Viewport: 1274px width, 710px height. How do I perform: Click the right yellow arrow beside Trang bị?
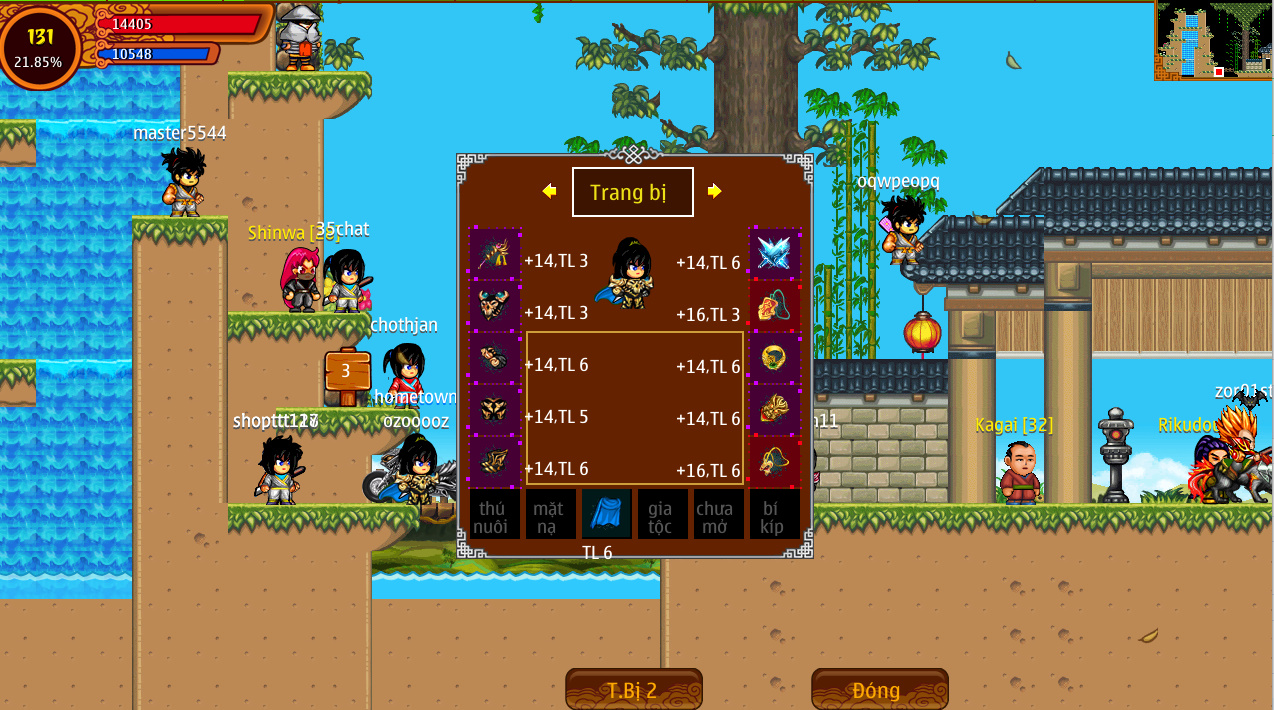point(714,191)
